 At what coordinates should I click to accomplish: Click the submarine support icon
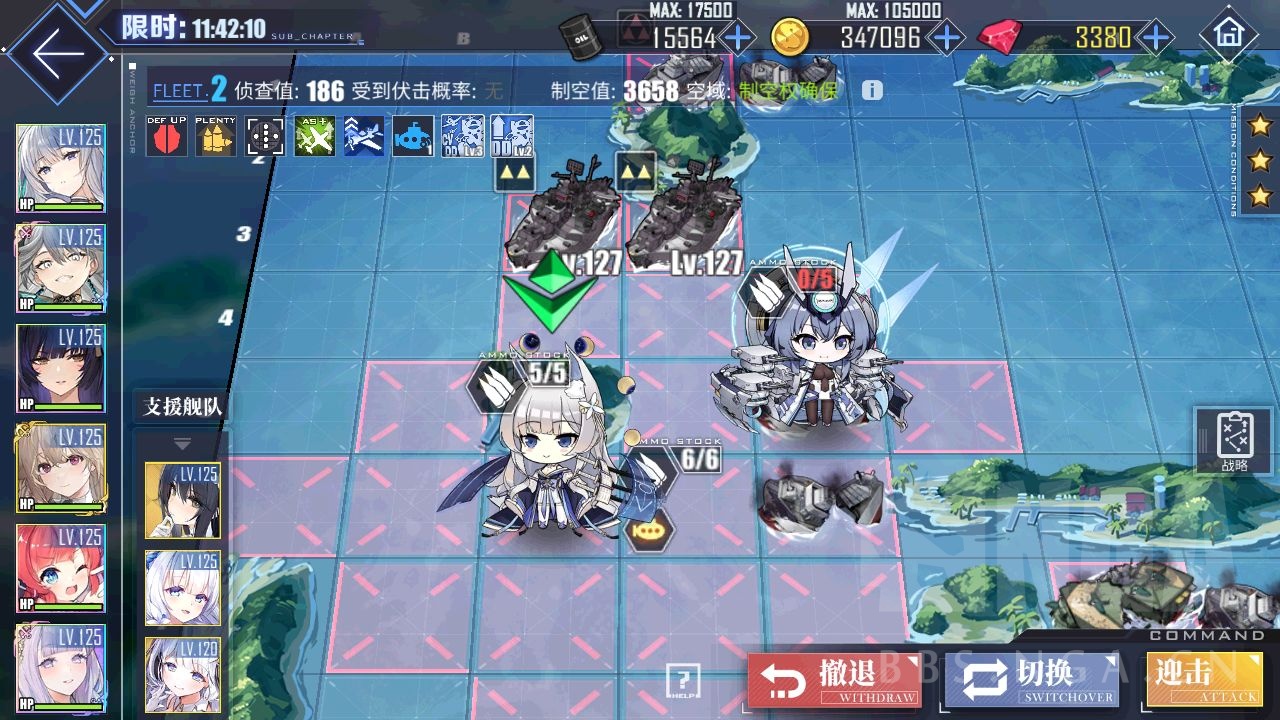pyautogui.click(x=412, y=137)
